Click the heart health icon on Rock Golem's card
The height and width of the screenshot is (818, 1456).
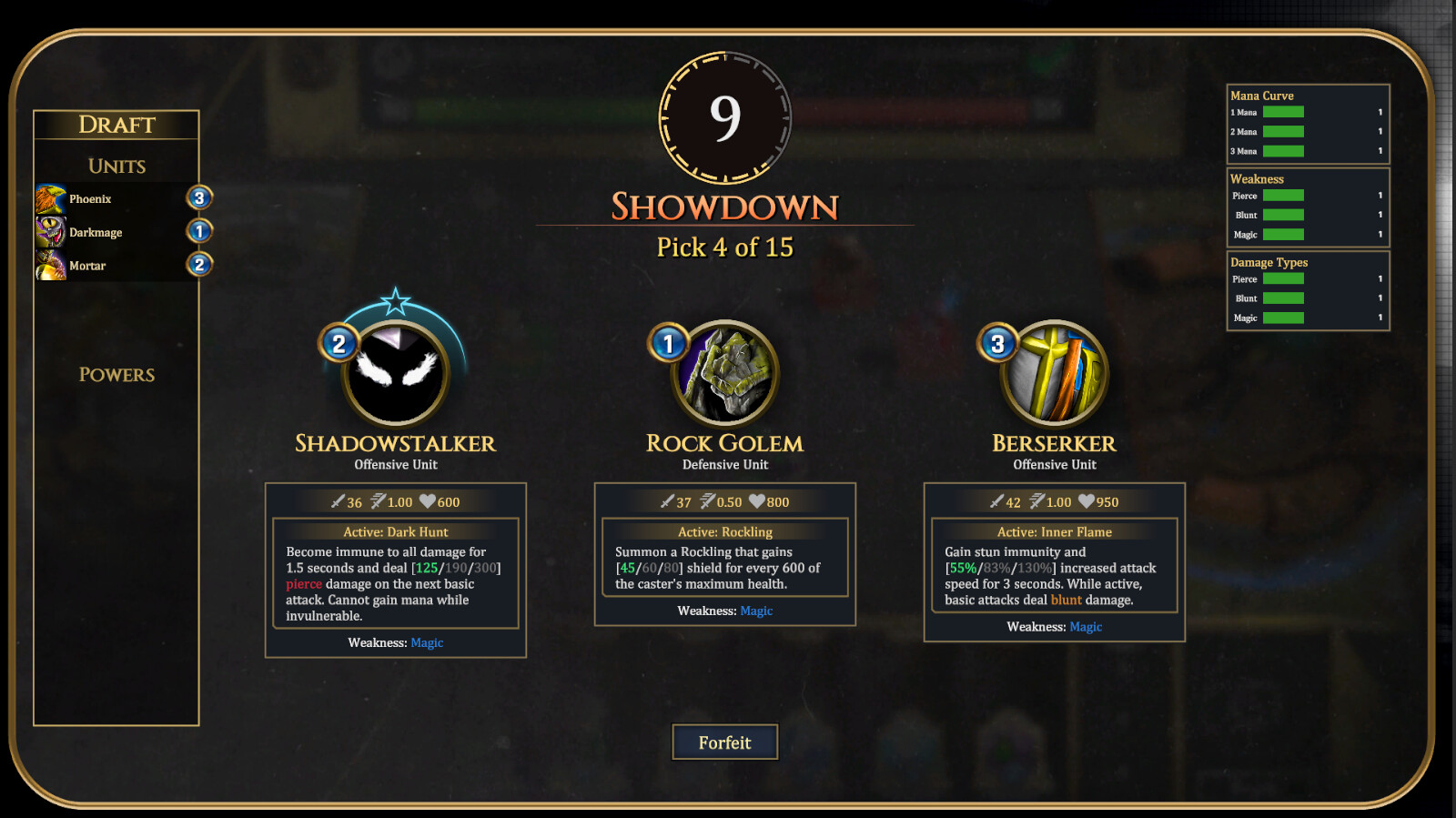click(758, 501)
